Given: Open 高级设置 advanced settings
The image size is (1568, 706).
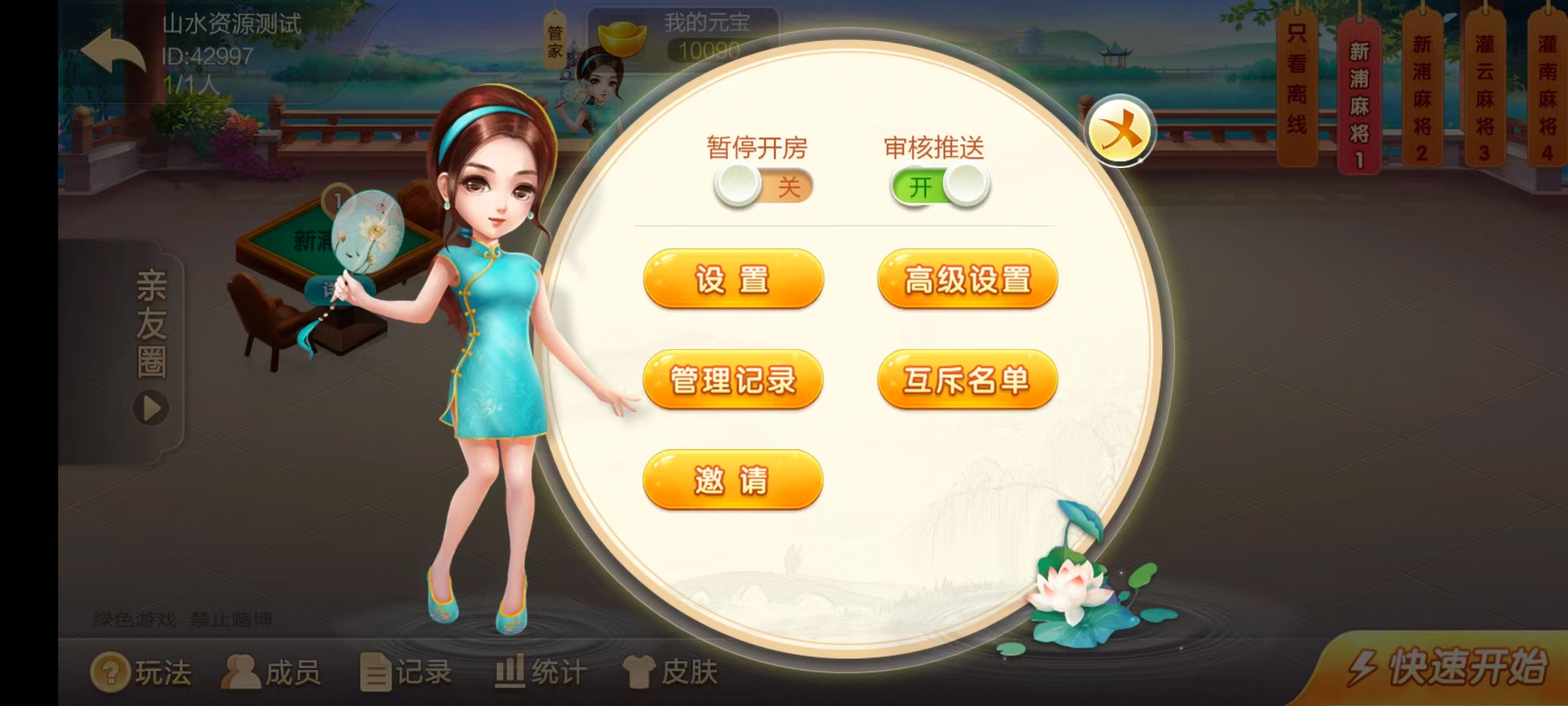Looking at the screenshot, I should pos(968,278).
